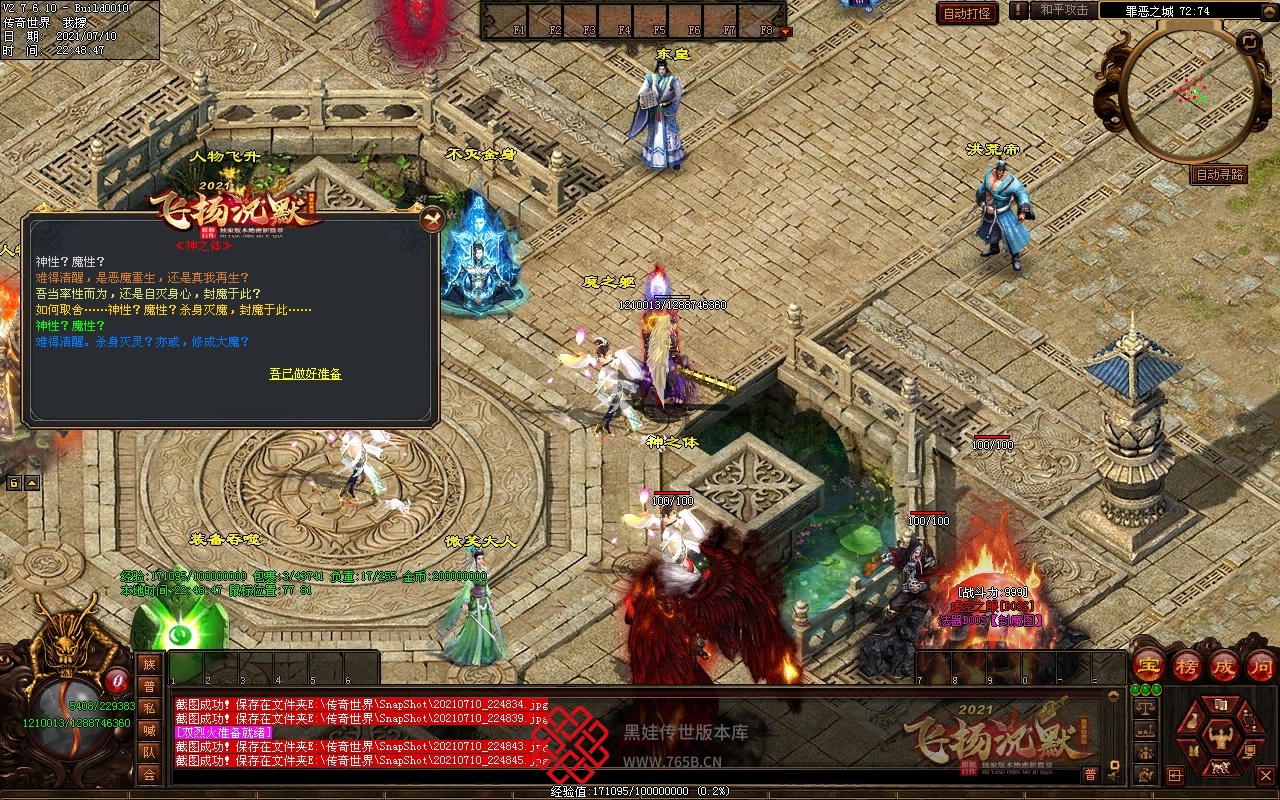
Task: Close the 神之体 dialogue window
Action: point(432,219)
